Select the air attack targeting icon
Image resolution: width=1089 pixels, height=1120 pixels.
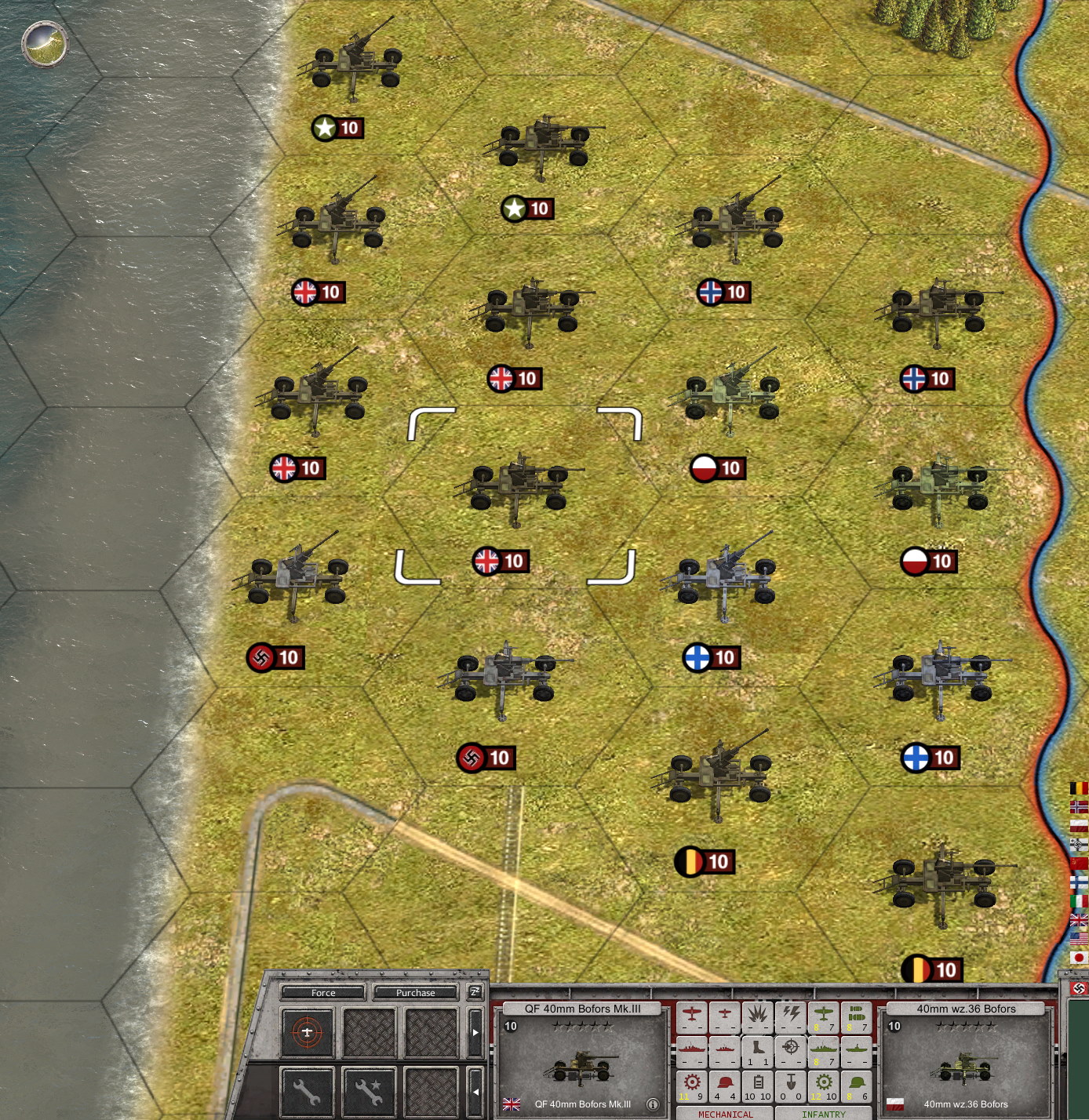click(x=308, y=1031)
